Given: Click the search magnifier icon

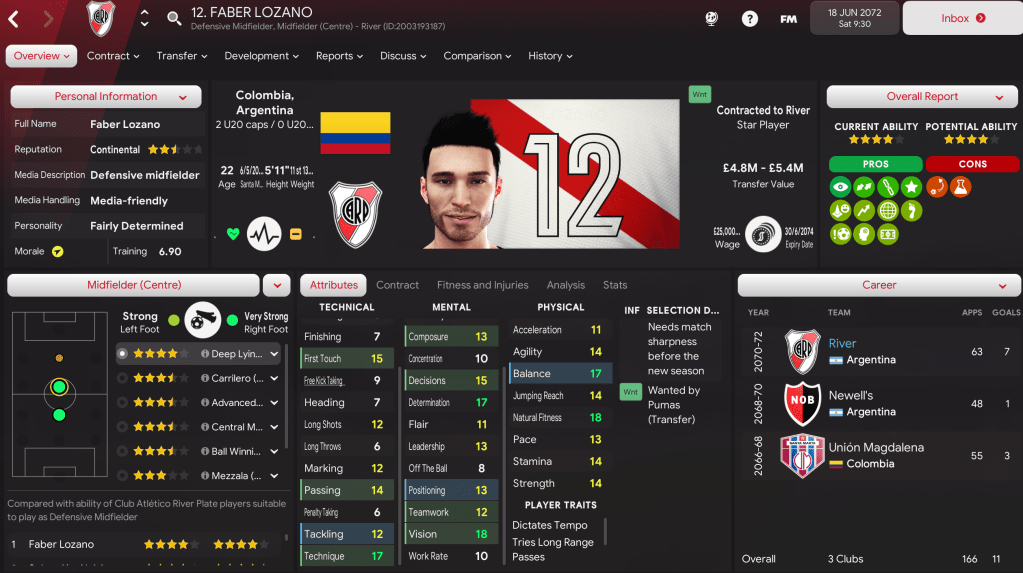Looking at the screenshot, I should [174, 18].
